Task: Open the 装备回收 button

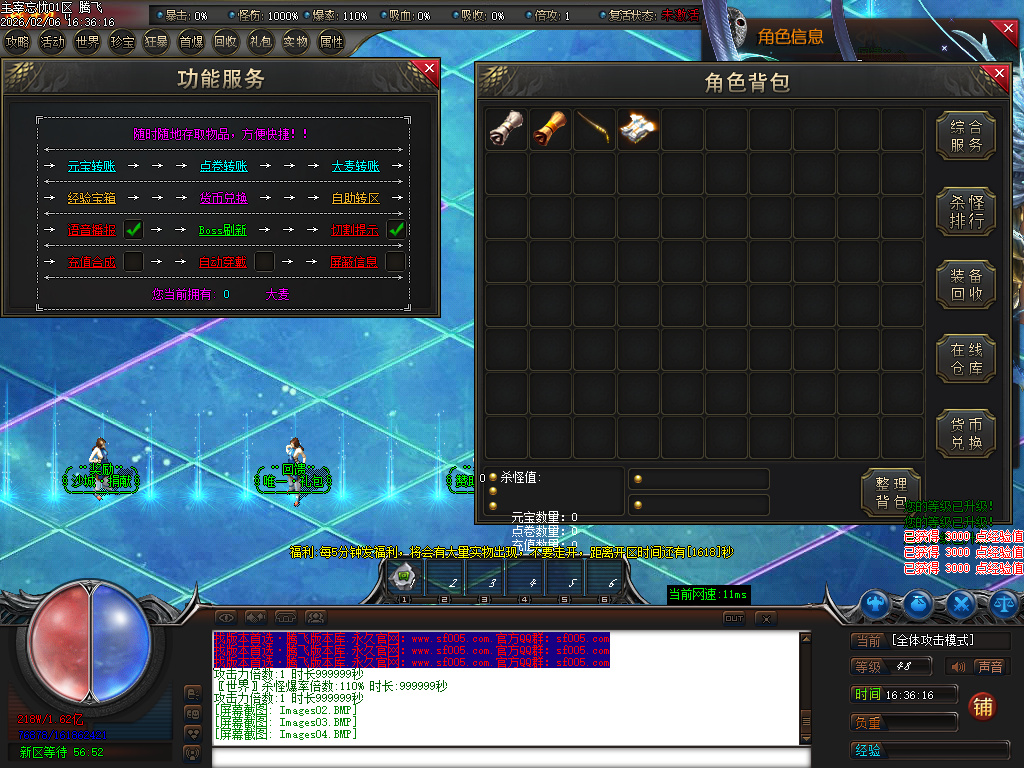Action: (x=966, y=285)
